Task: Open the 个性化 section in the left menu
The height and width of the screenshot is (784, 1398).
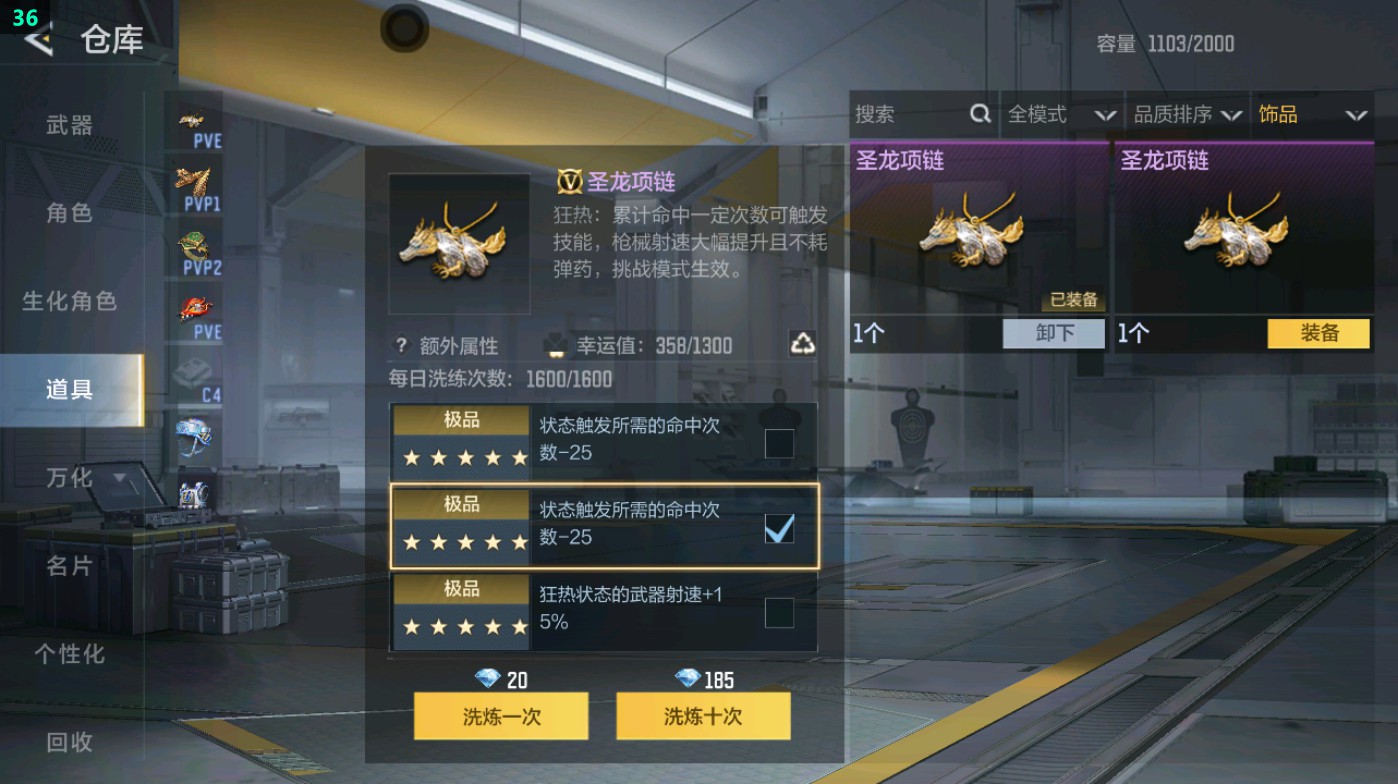Action: coord(69,655)
